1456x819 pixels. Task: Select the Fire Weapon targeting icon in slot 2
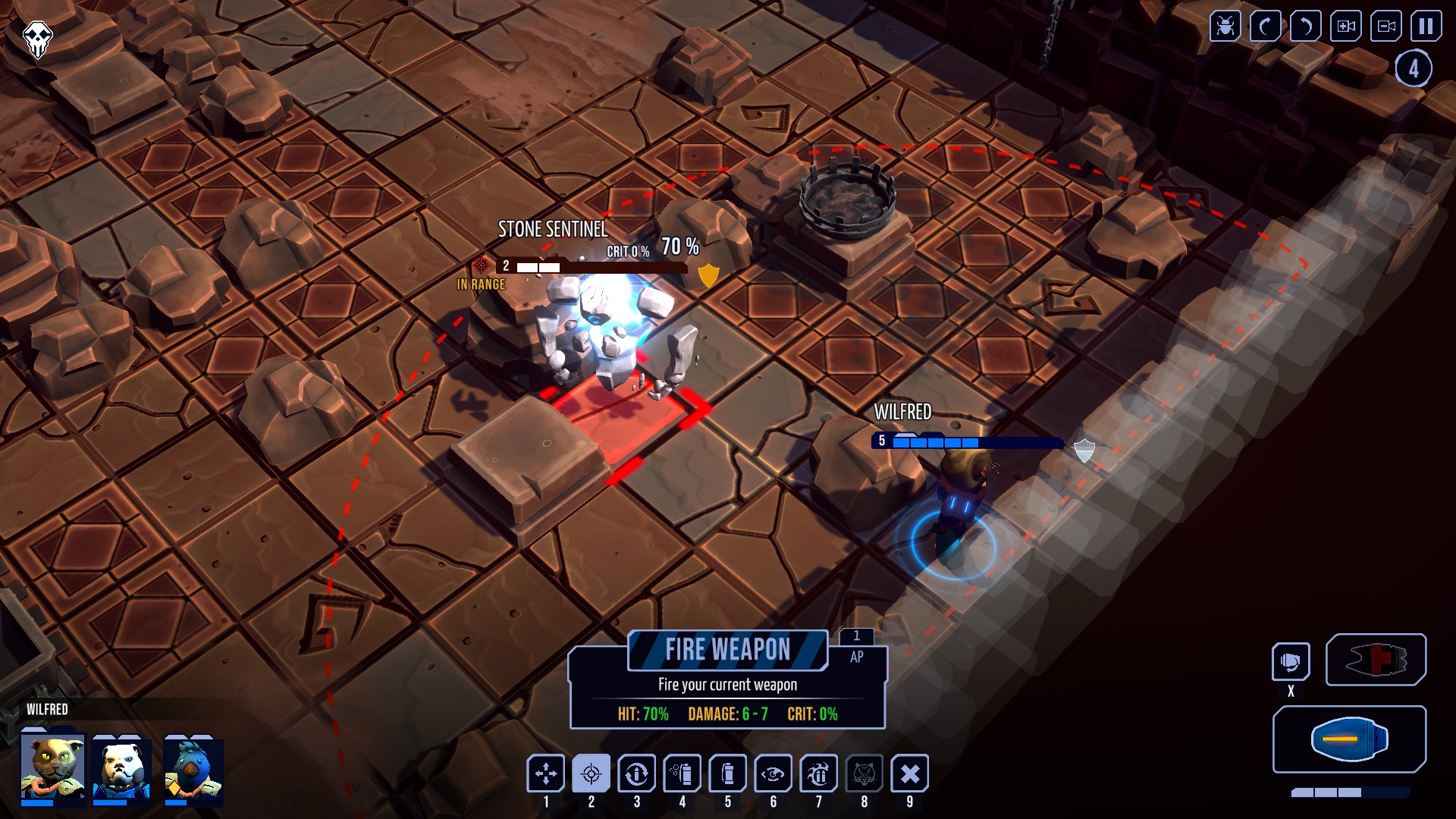click(591, 773)
